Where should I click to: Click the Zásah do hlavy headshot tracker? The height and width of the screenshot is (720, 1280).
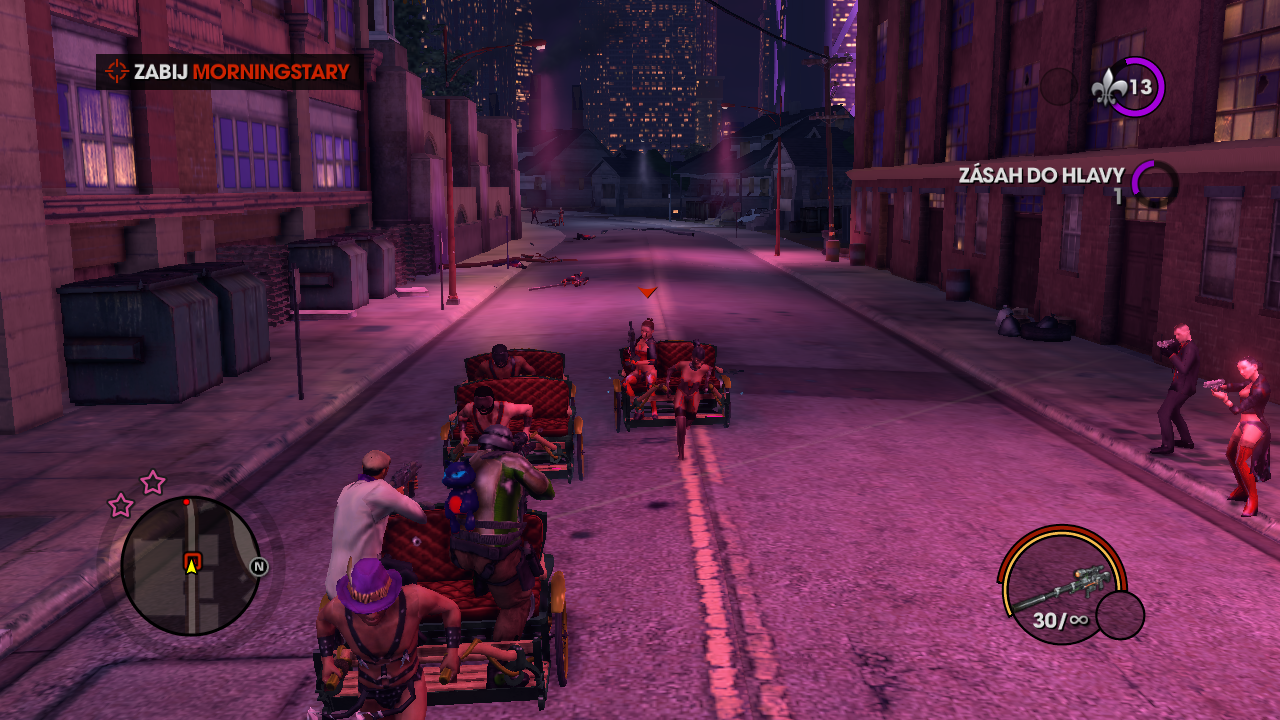pos(1041,176)
